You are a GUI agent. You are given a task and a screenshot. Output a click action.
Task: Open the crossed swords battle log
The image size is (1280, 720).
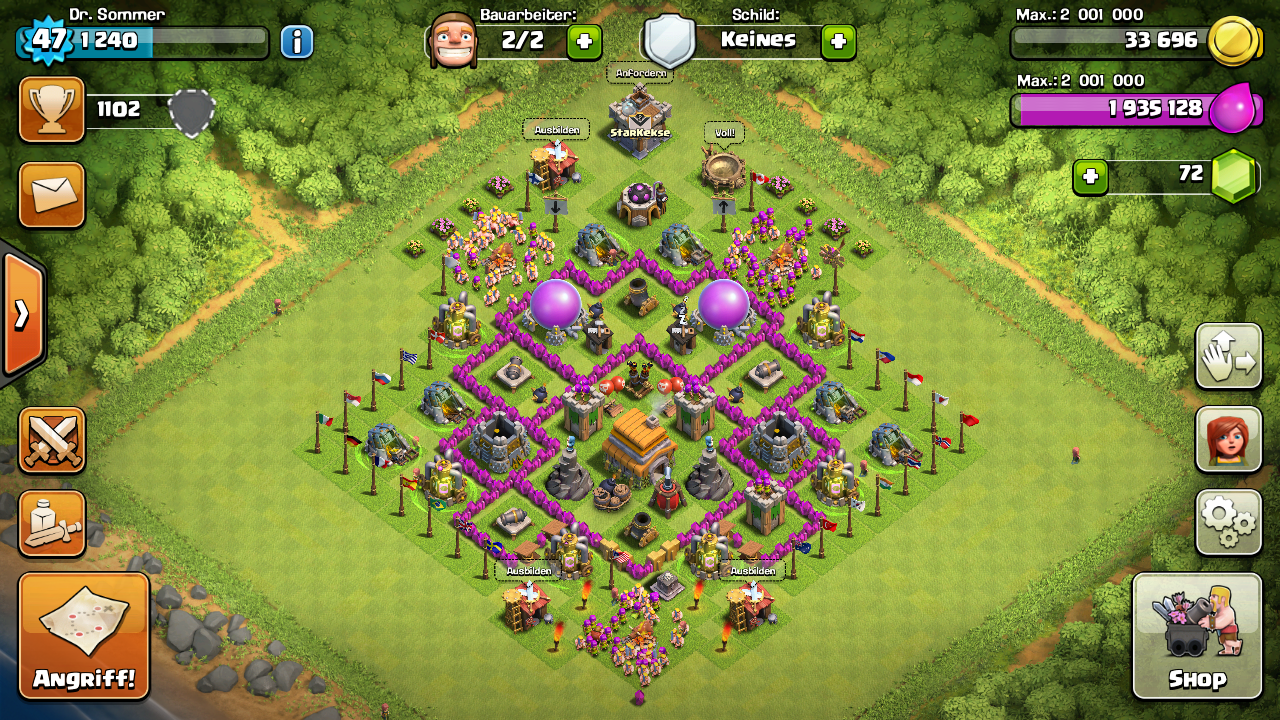pos(52,440)
